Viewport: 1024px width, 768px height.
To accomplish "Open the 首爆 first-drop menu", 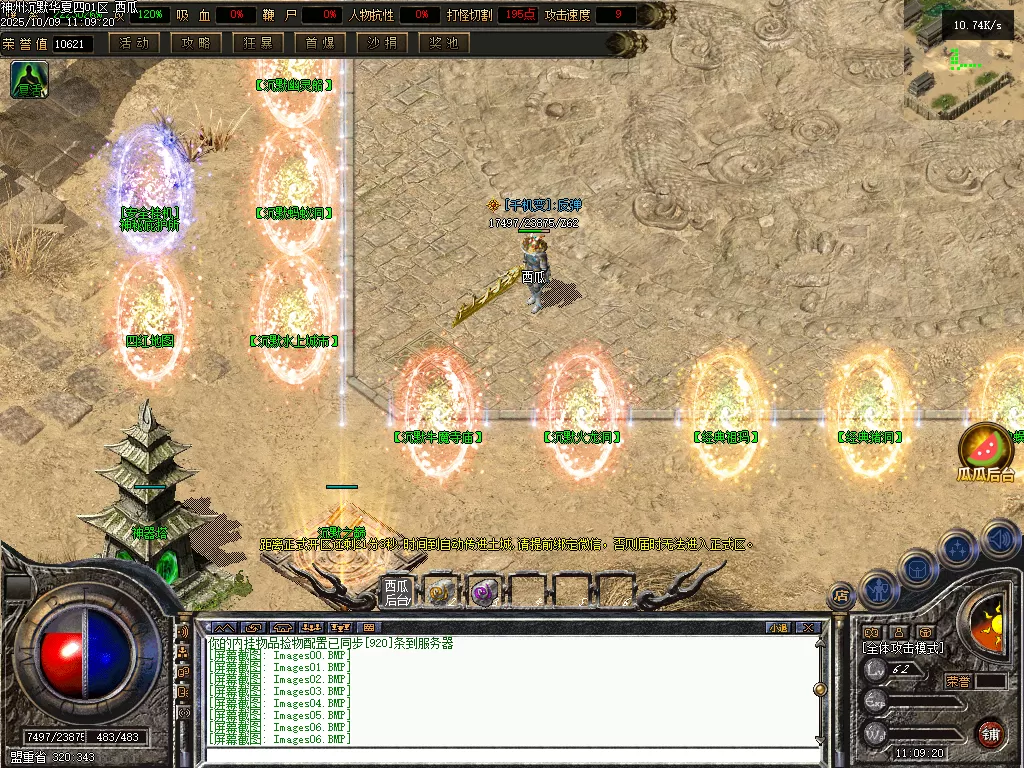I will 320,43.
